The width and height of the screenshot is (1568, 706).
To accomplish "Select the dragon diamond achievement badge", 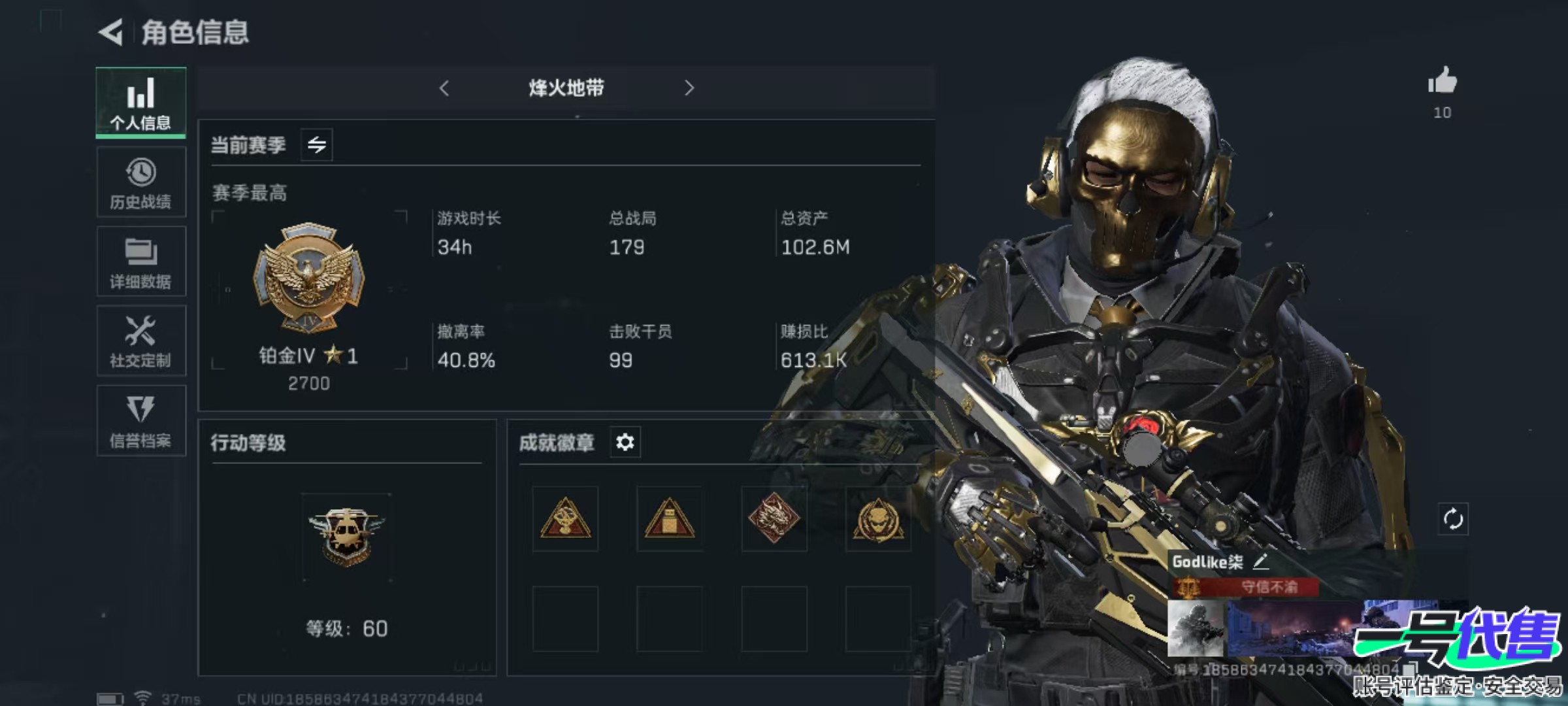I will click(774, 518).
